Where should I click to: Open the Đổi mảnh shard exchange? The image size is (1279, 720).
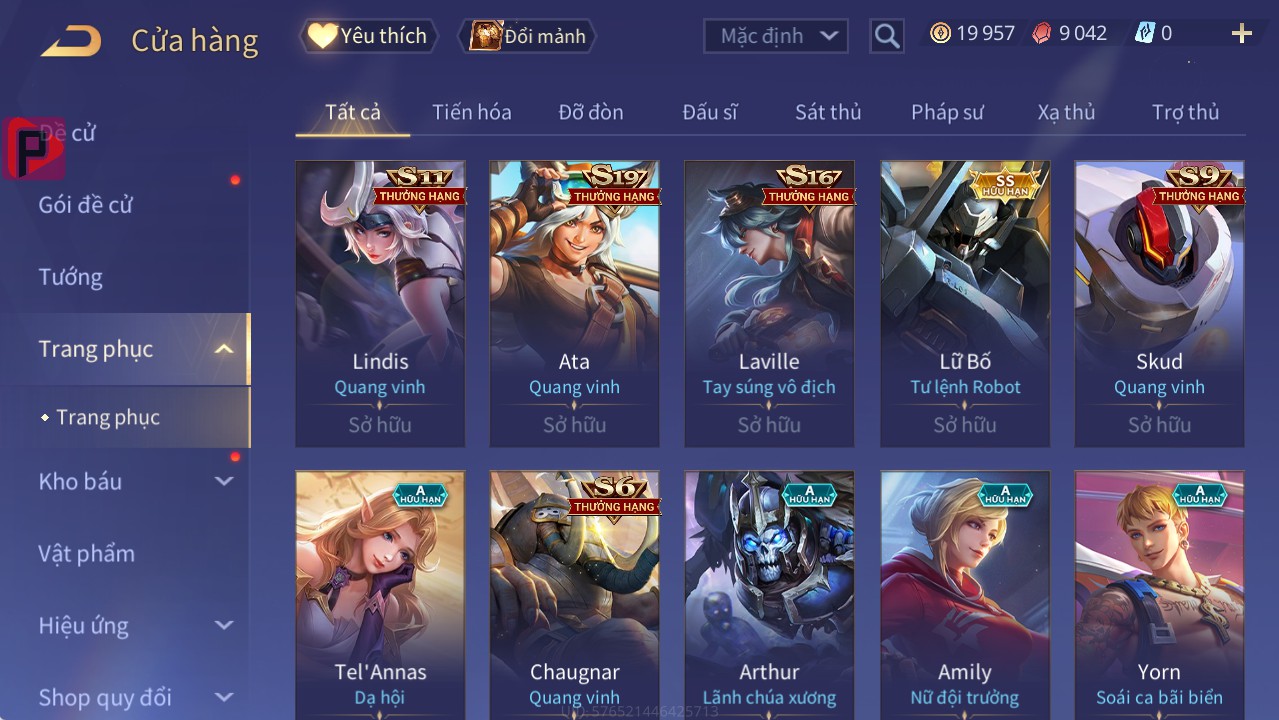(527, 36)
